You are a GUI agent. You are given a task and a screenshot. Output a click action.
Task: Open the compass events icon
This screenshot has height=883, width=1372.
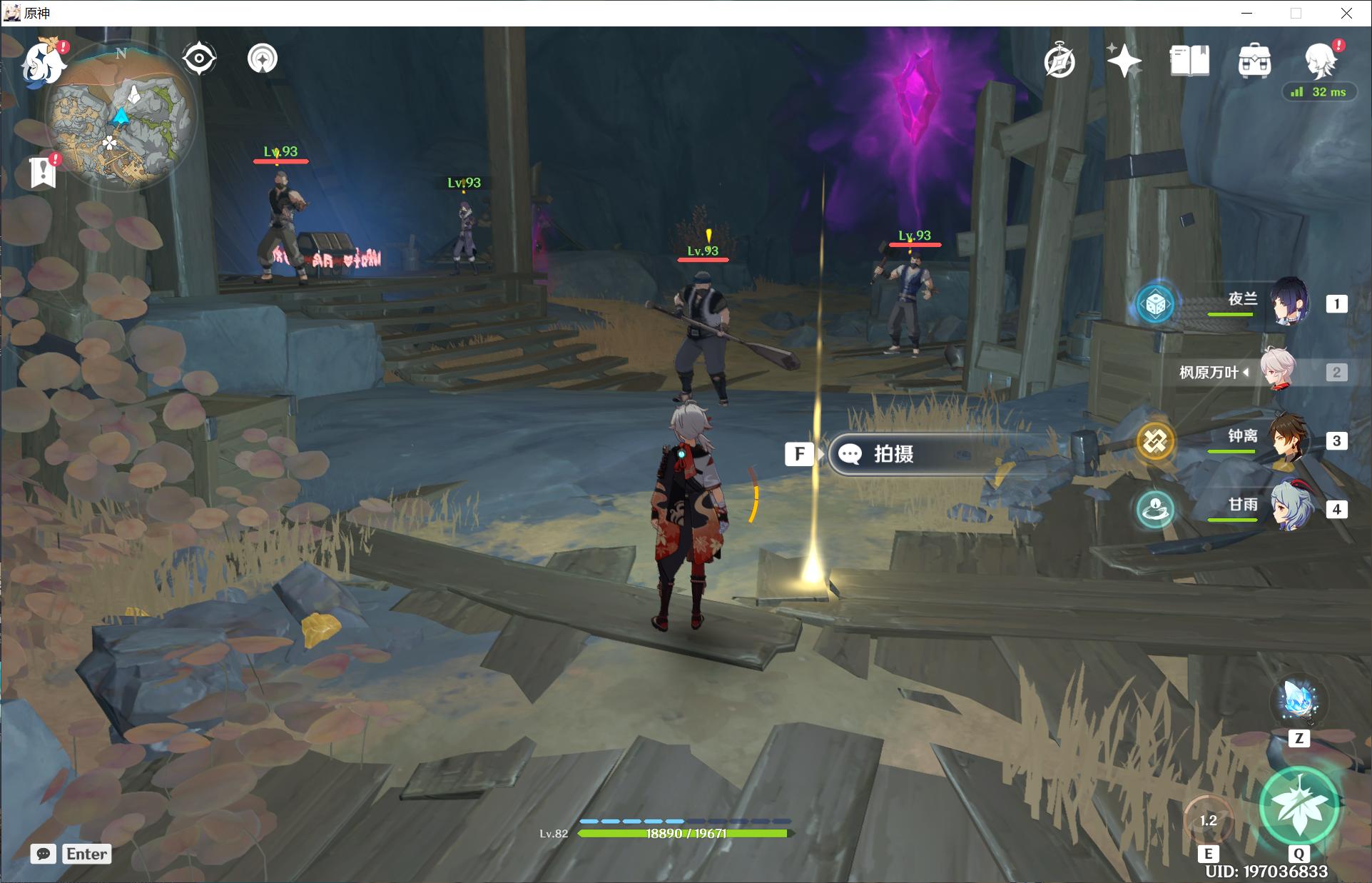click(x=1060, y=61)
